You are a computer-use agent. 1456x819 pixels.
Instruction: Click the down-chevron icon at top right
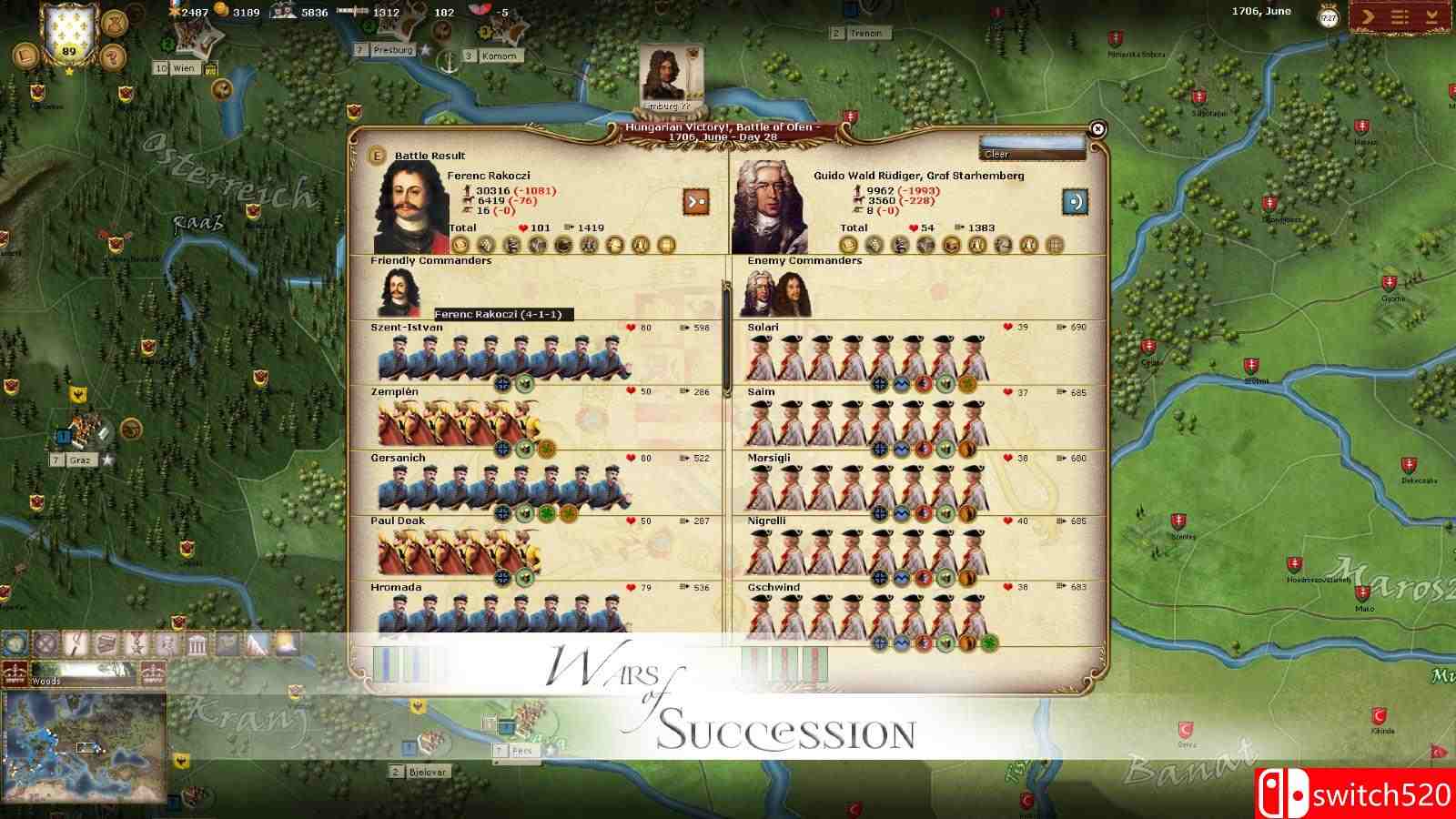click(1432, 15)
